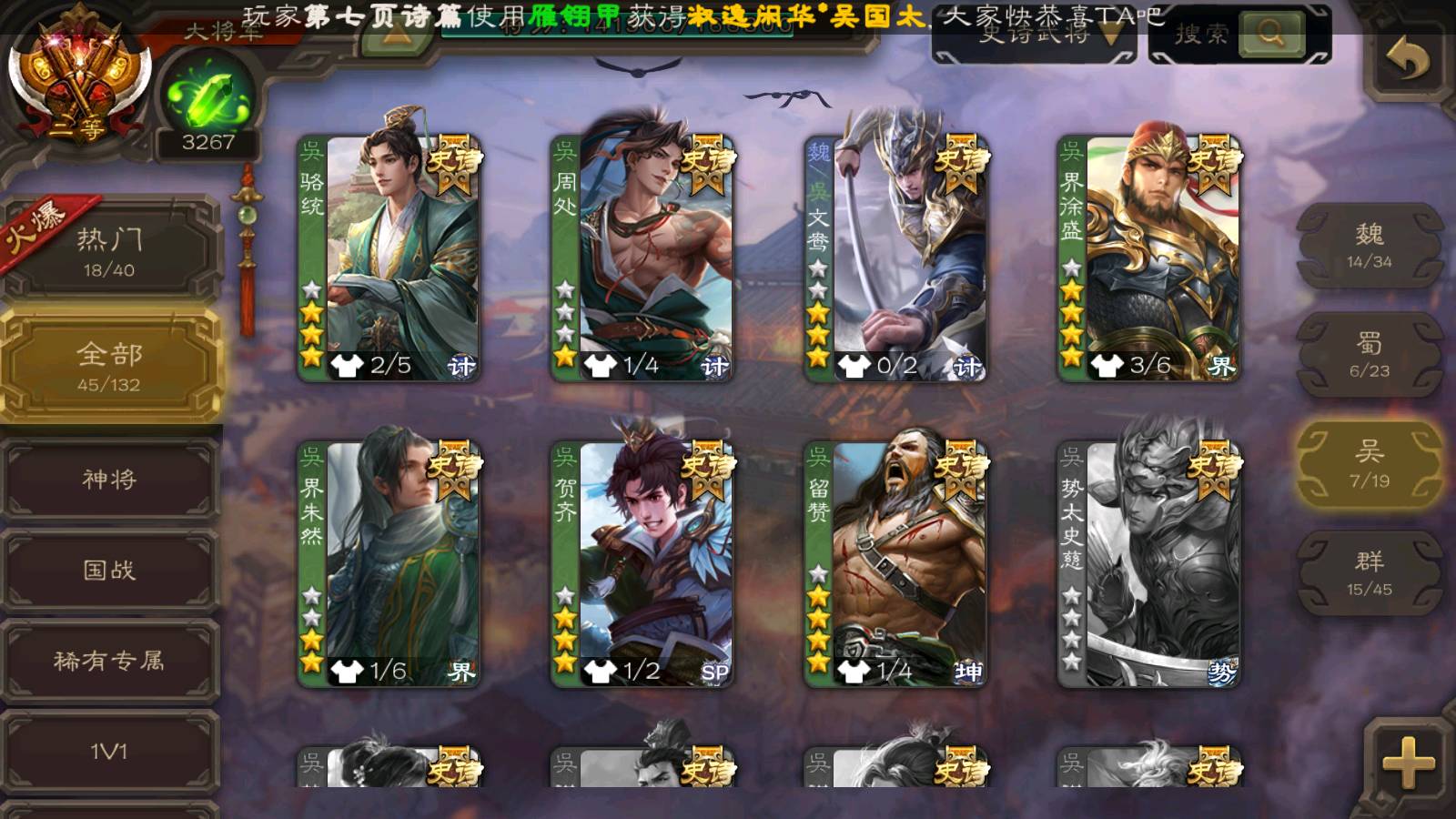Image resolution: width=1456 pixels, height=819 pixels.
Task: Select the 骆统 general card
Action: [x=389, y=258]
